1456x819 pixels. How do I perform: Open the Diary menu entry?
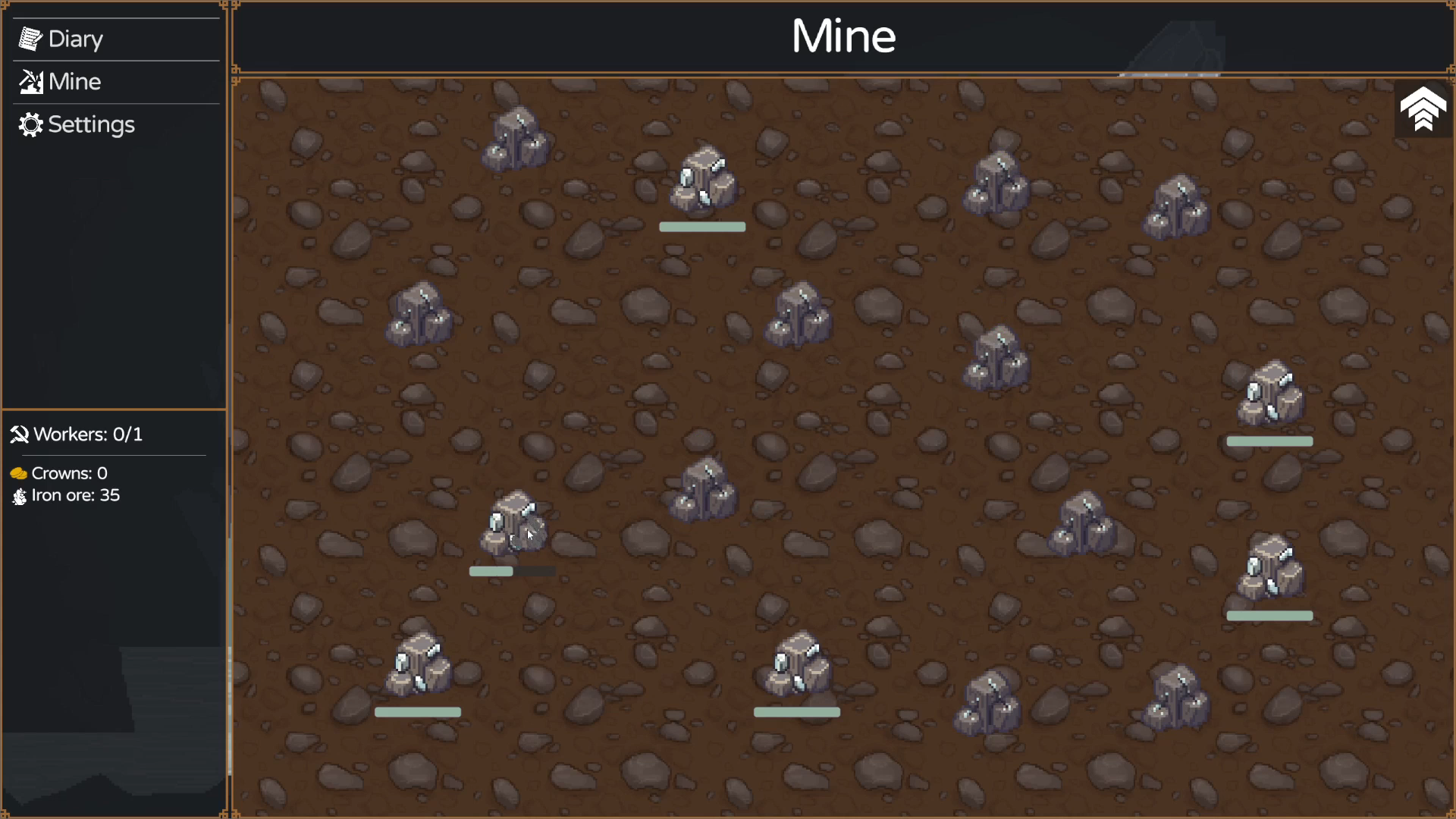pos(74,39)
